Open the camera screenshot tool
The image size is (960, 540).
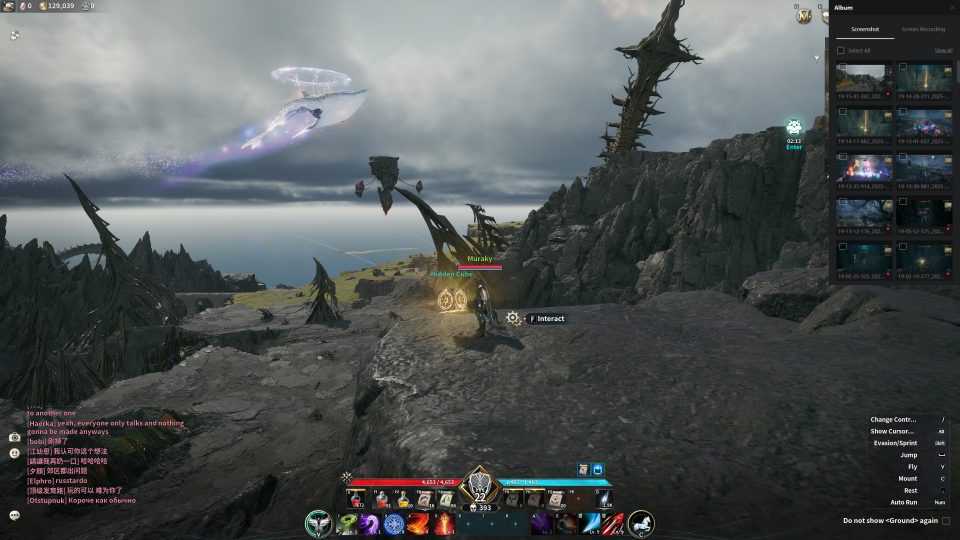[x=15, y=437]
